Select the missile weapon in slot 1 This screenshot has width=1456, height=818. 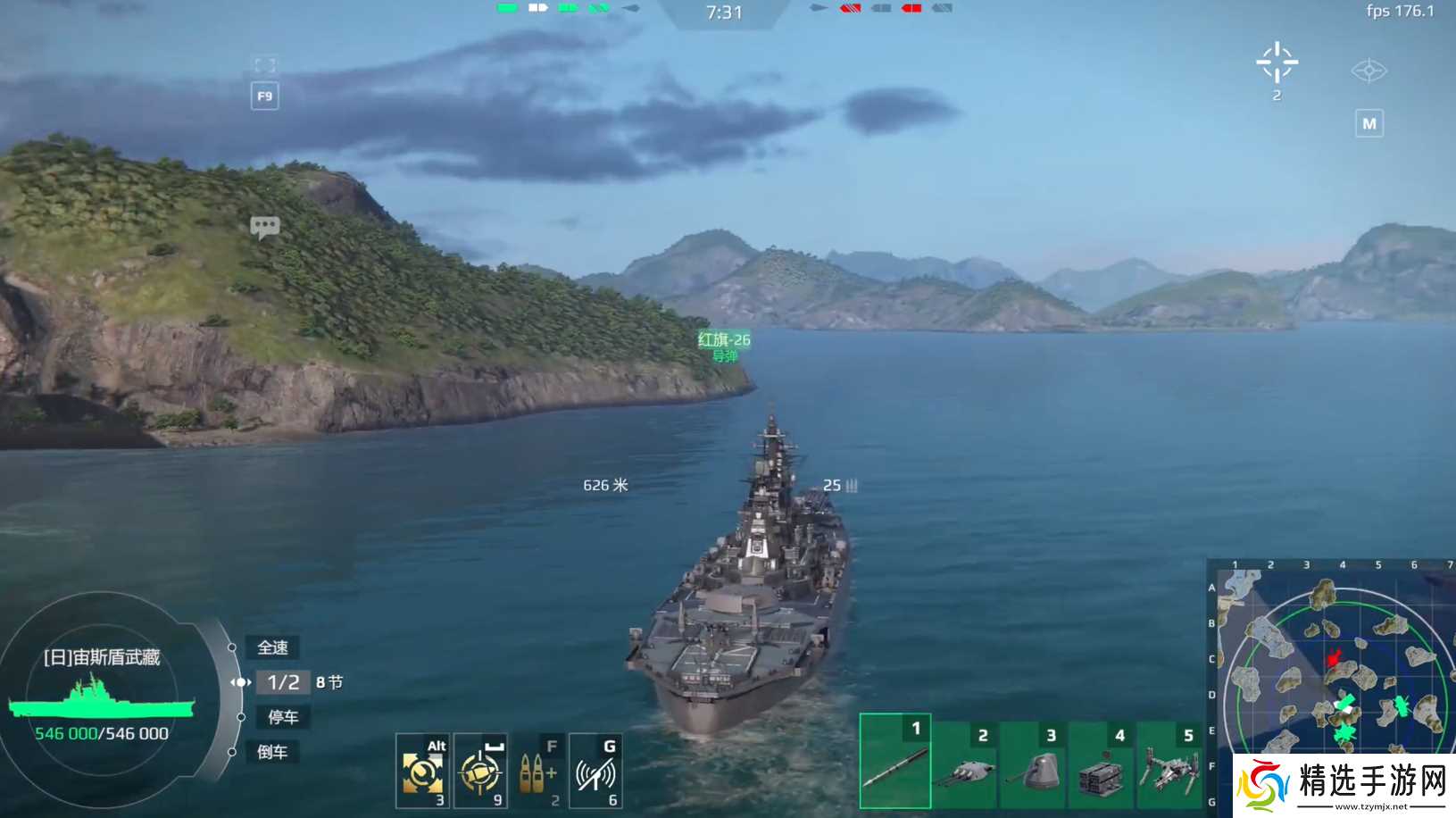coord(895,762)
